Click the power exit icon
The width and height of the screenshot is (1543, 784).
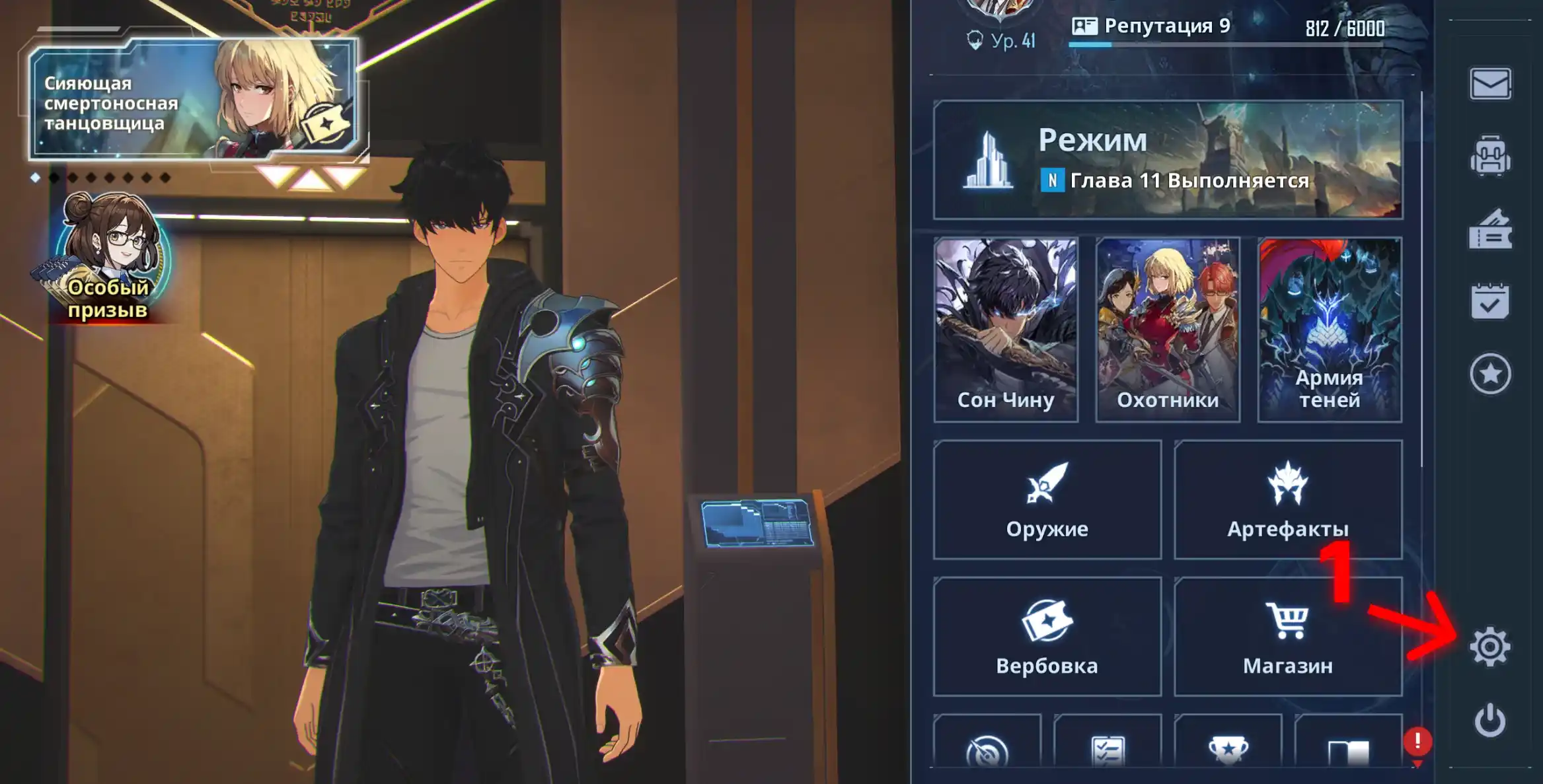pyautogui.click(x=1490, y=720)
